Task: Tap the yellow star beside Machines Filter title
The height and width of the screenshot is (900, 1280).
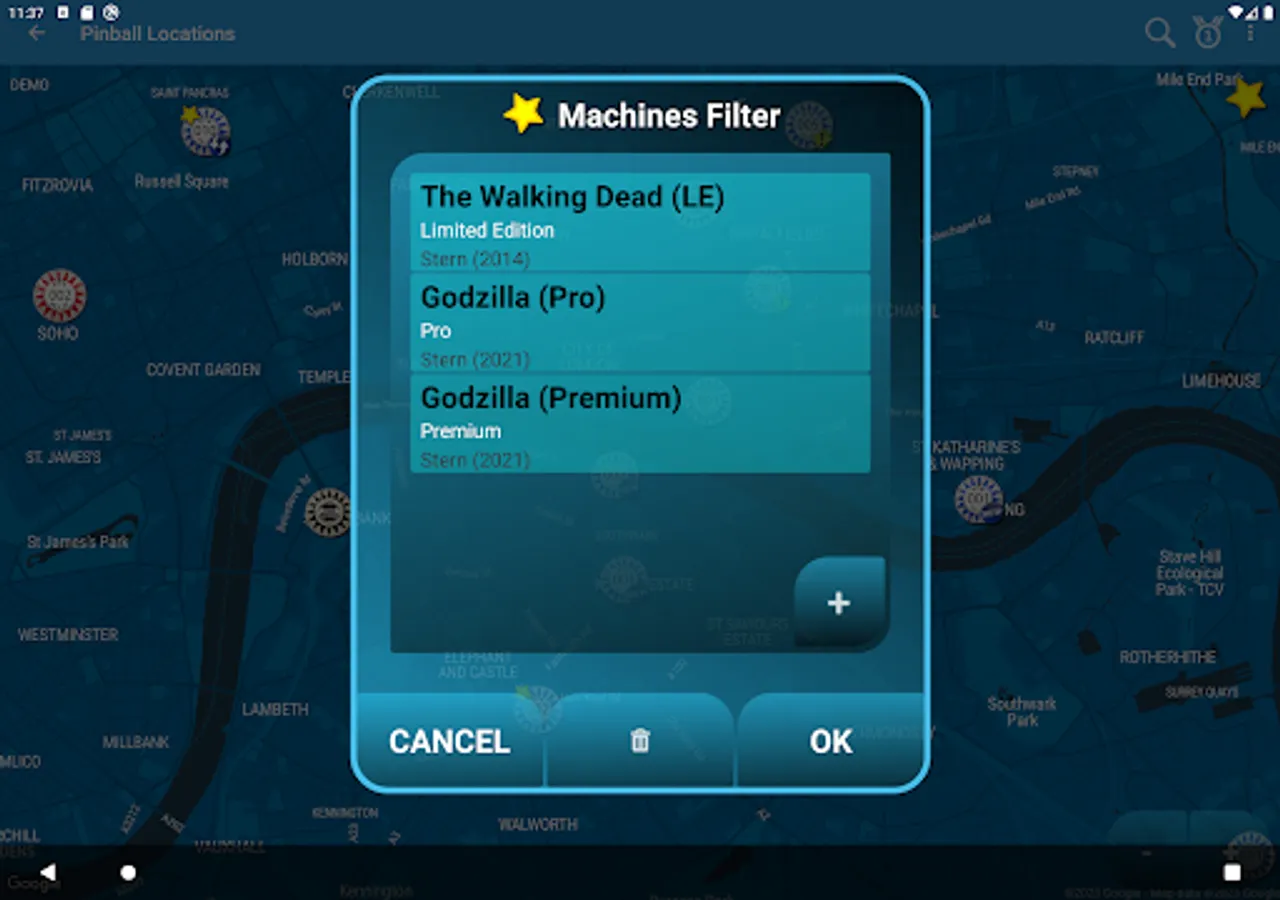Action: (x=524, y=112)
